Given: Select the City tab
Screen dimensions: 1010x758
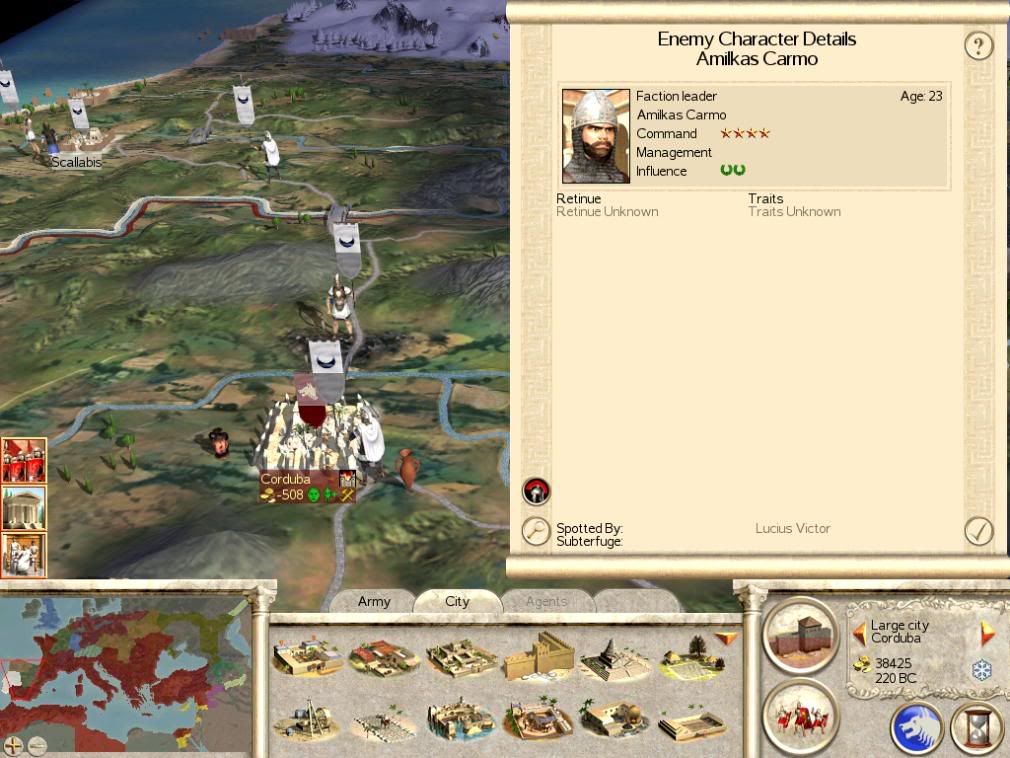Looking at the screenshot, I should tap(457, 601).
